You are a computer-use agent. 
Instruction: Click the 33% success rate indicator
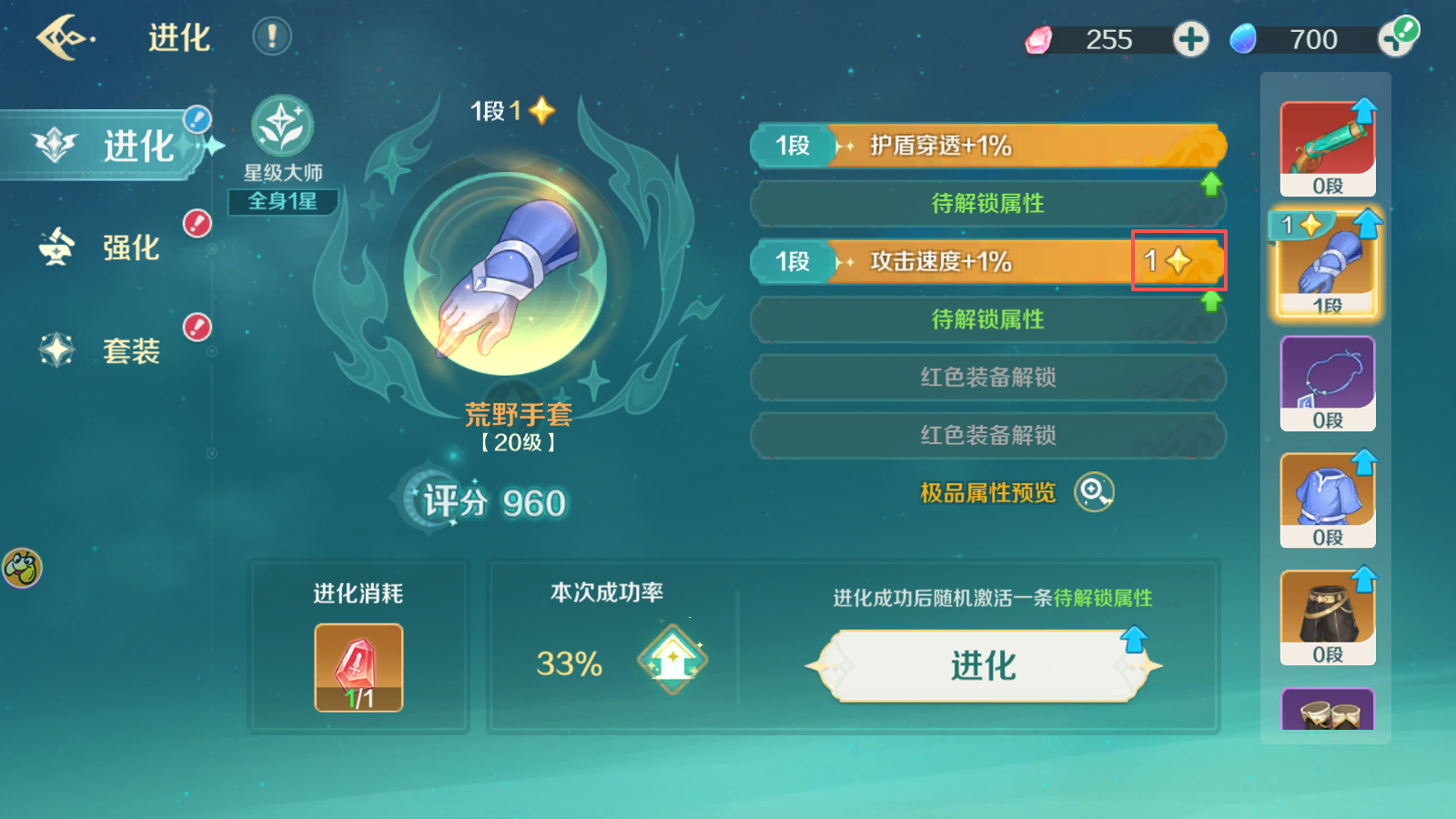pyautogui.click(x=570, y=663)
